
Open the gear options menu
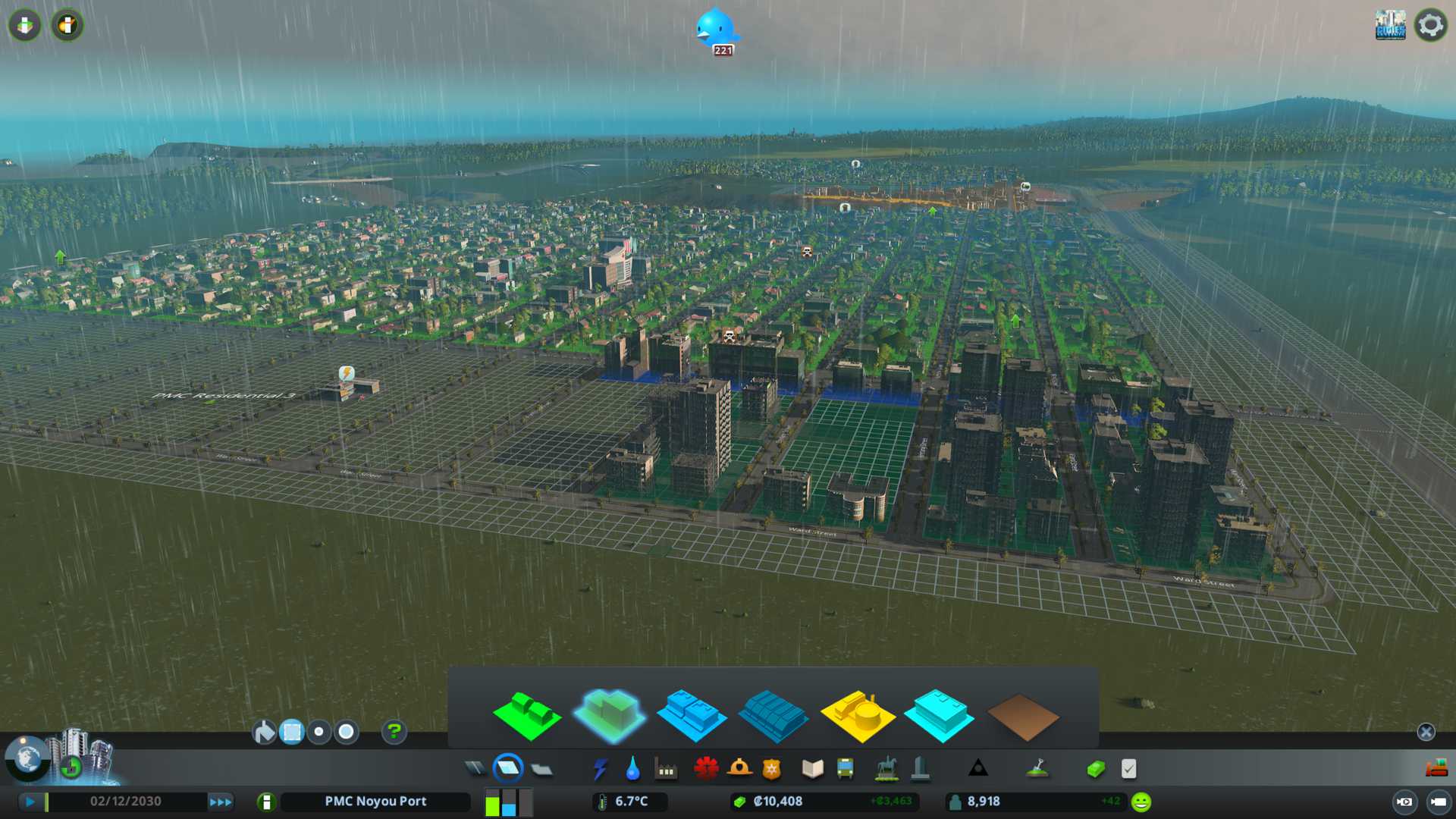1430,26
